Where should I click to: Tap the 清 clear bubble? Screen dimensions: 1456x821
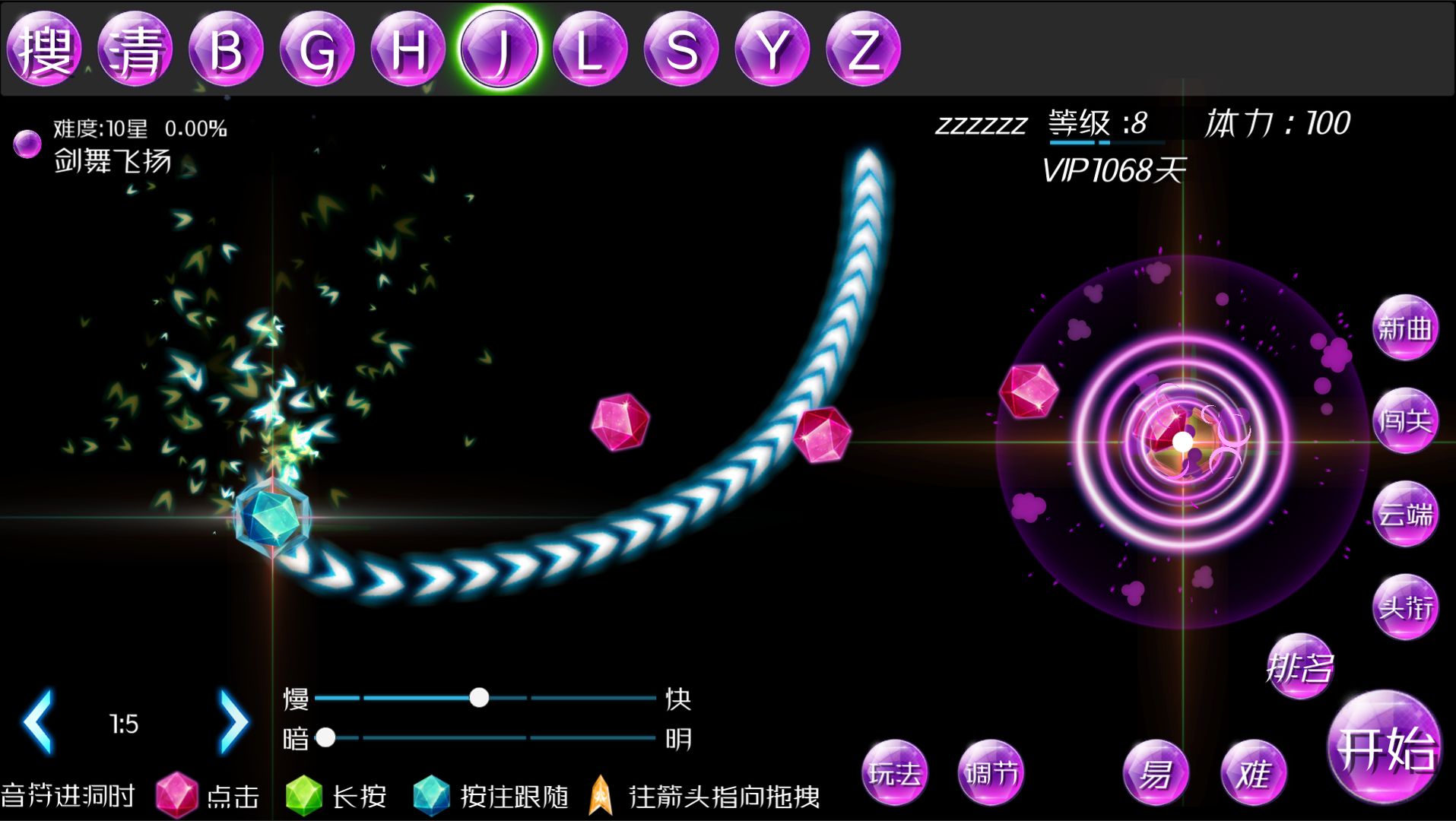pos(135,49)
